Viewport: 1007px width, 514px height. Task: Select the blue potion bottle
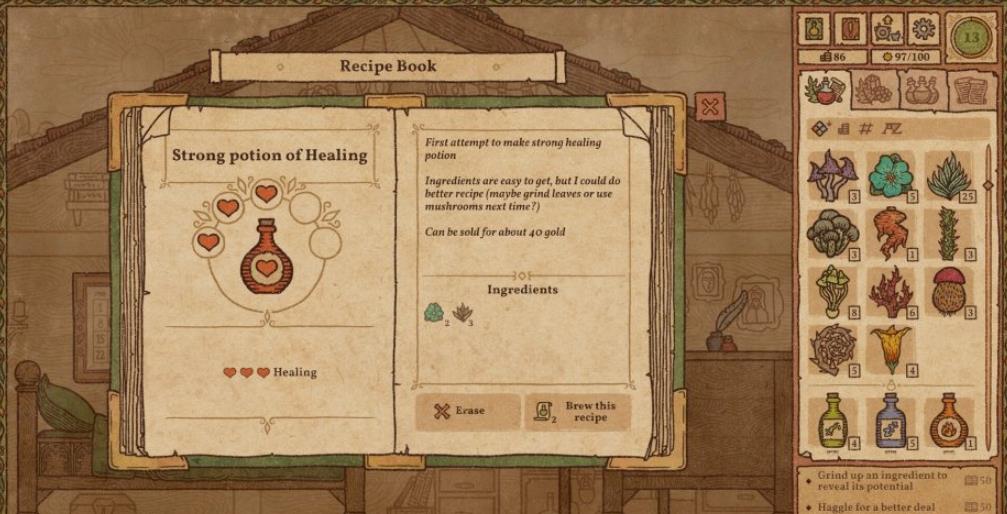tap(889, 420)
